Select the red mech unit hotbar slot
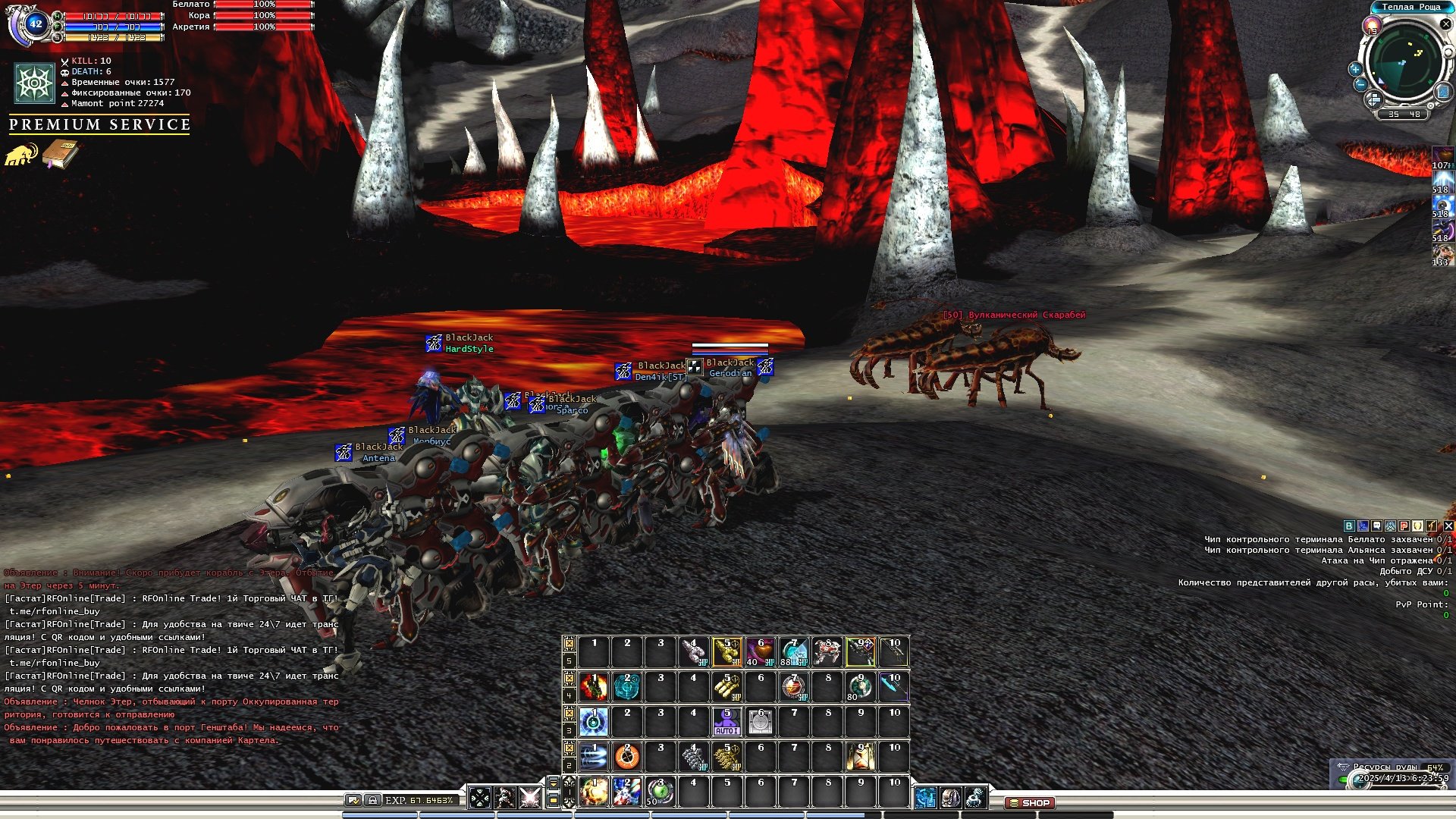The image size is (1456, 819). [x=827, y=652]
